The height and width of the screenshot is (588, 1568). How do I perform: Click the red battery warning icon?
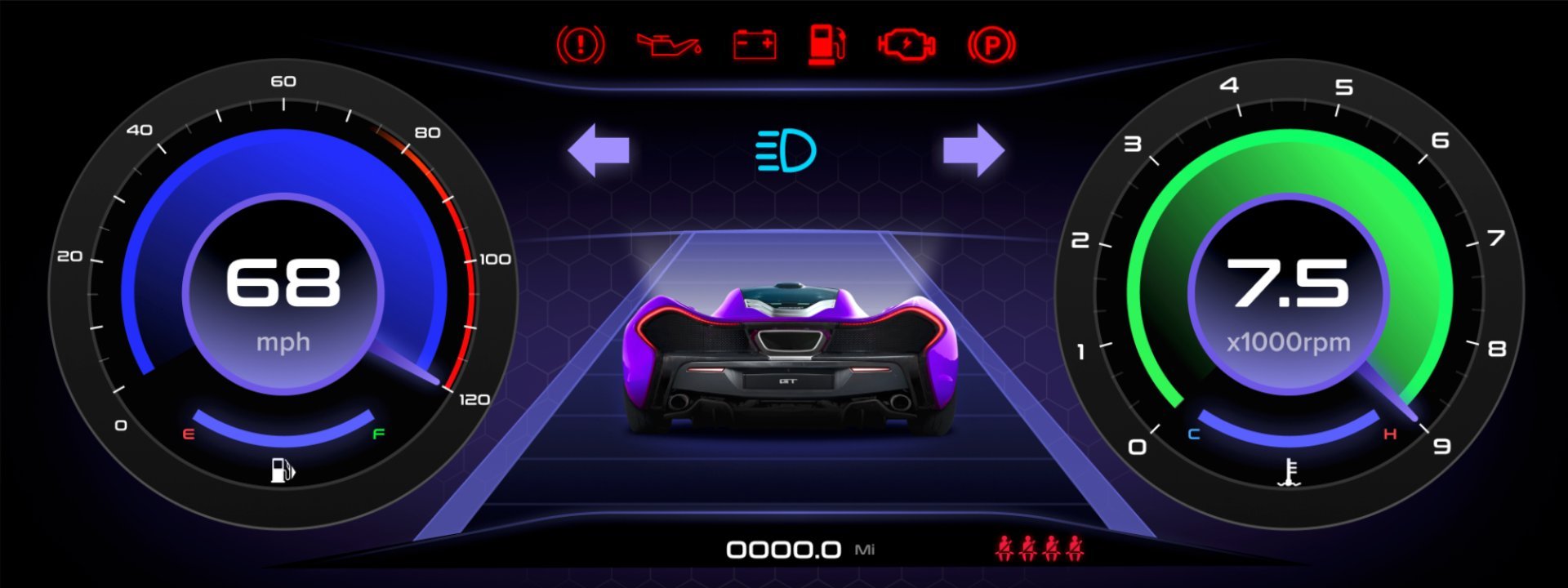(755, 45)
